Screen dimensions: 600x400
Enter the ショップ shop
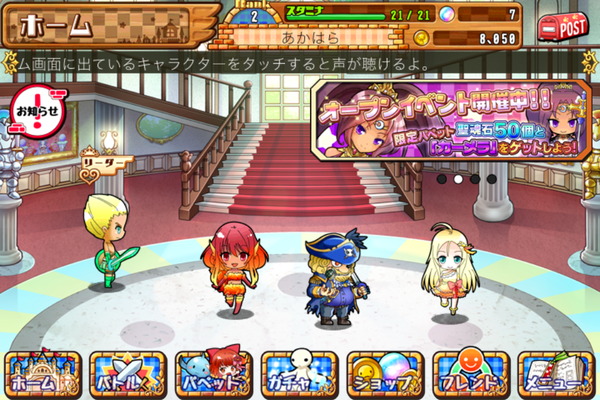coord(385,372)
